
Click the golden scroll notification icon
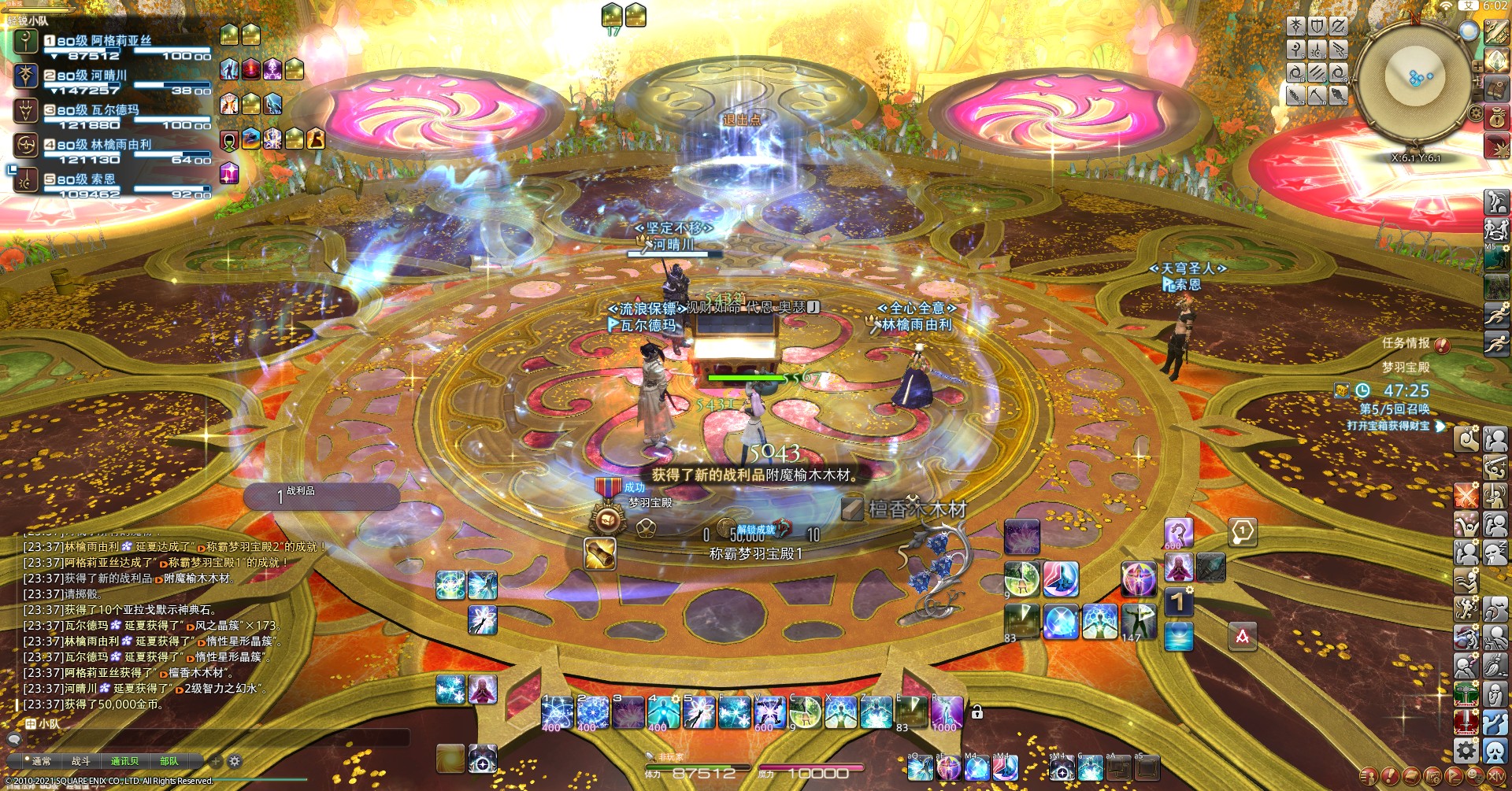click(600, 553)
